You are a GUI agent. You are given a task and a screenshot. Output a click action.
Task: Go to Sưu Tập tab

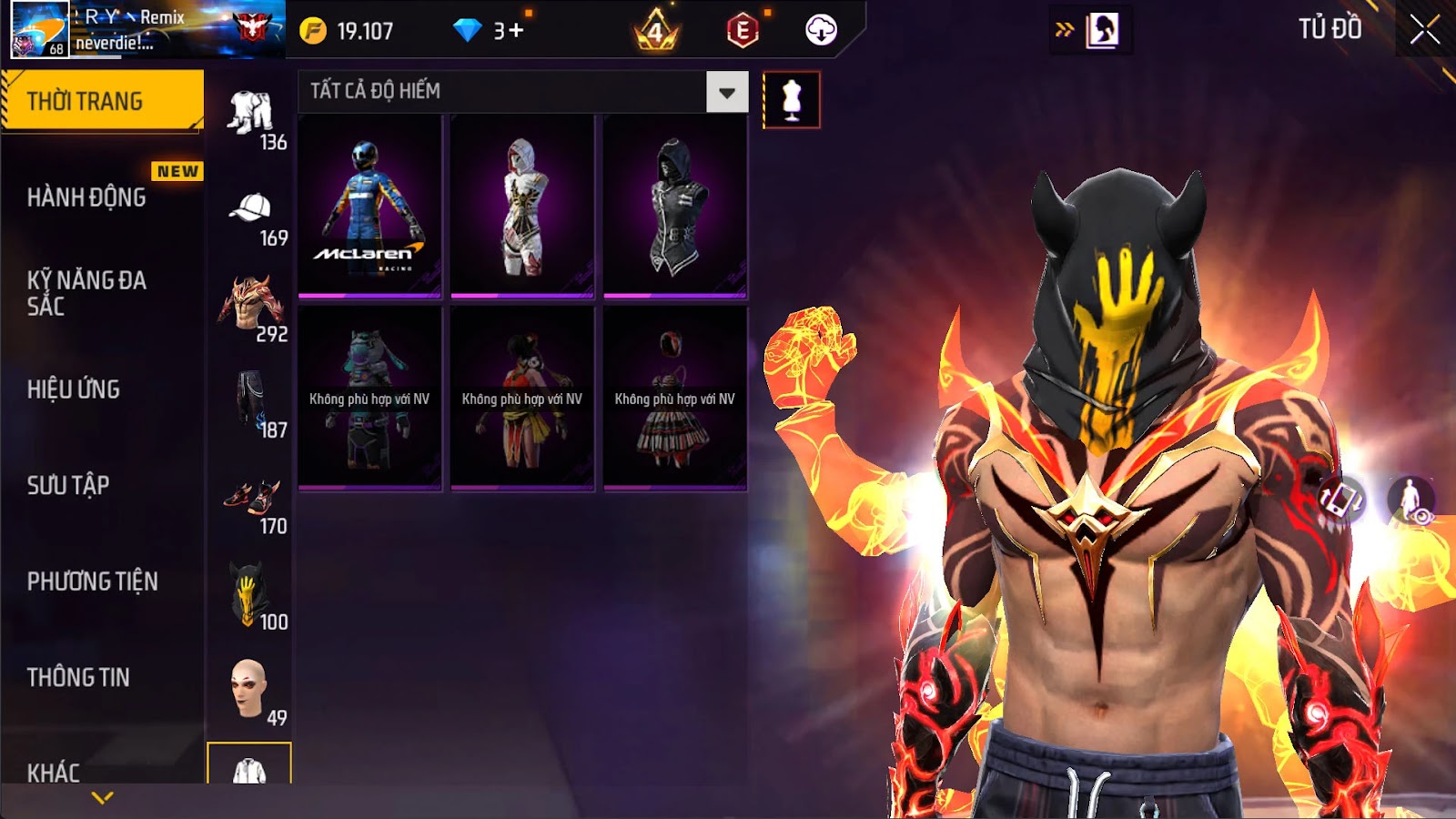point(68,485)
